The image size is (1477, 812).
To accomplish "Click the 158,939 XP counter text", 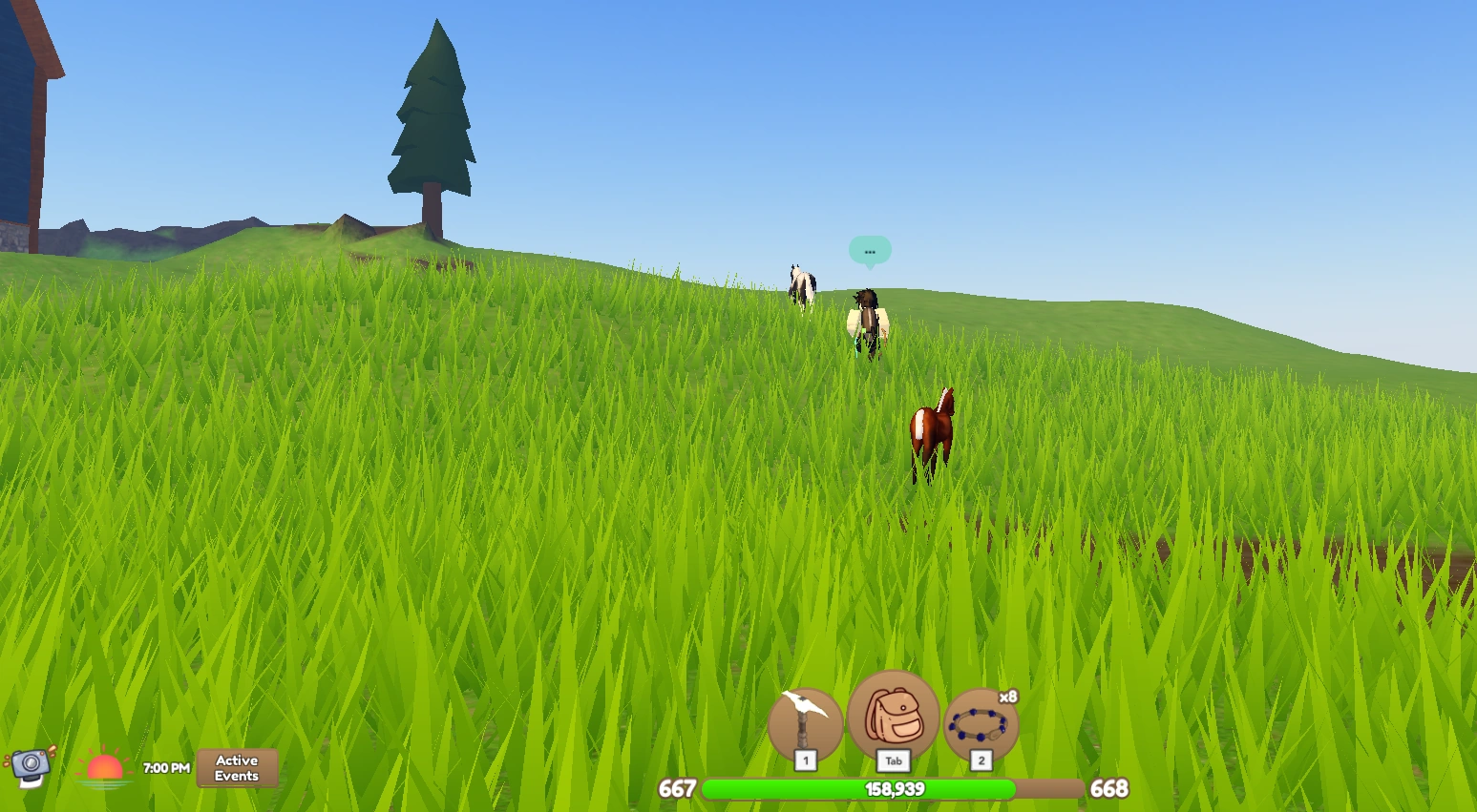I will [893, 789].
